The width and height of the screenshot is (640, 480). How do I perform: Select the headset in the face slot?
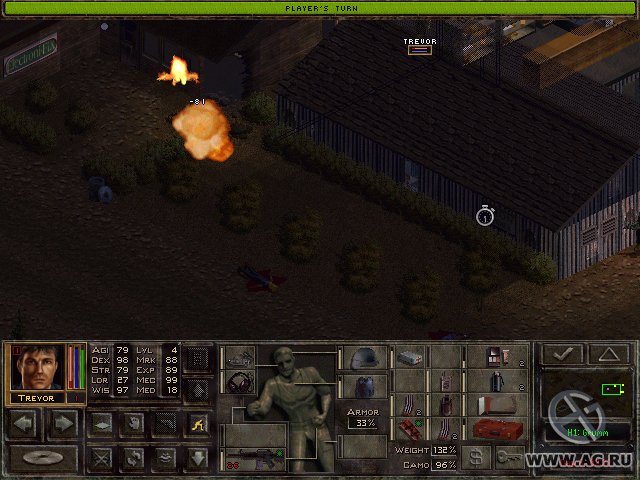click(x=240, y=383)
